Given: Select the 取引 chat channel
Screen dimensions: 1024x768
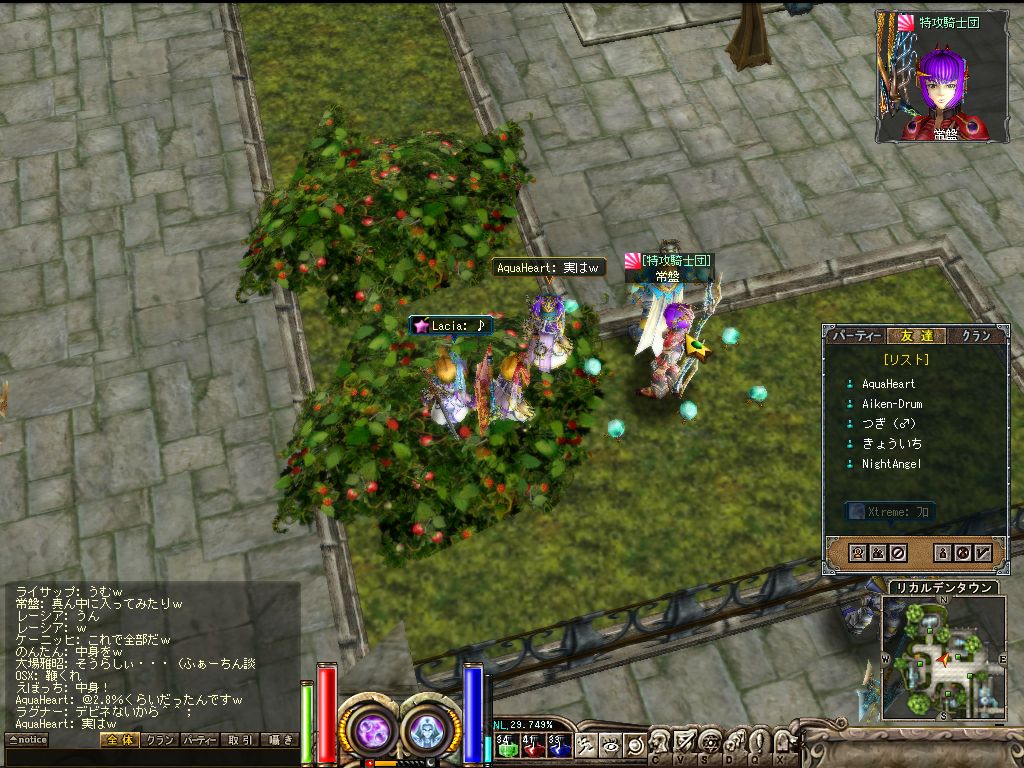Looking at the screenshot, I should (x=239, y=740).
